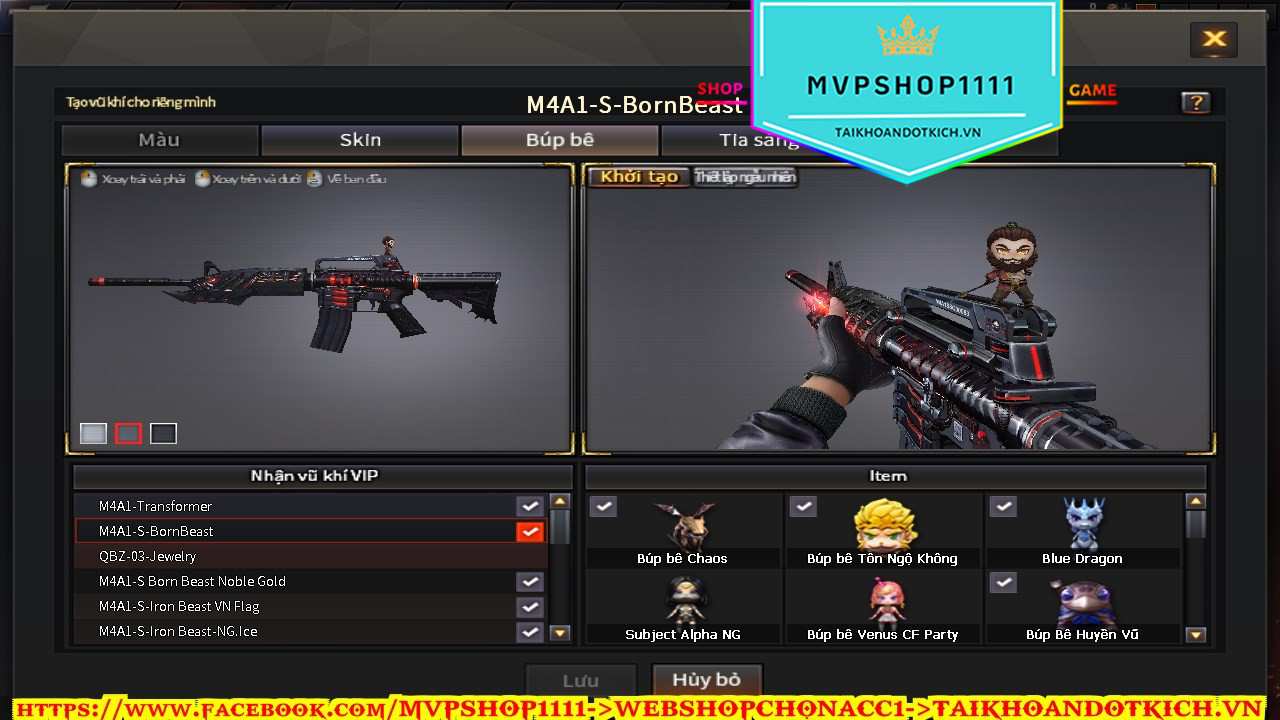Click the Thiết lập ngẫu nhiên button
Viewport: 1280px width, 720px height.
745,177
